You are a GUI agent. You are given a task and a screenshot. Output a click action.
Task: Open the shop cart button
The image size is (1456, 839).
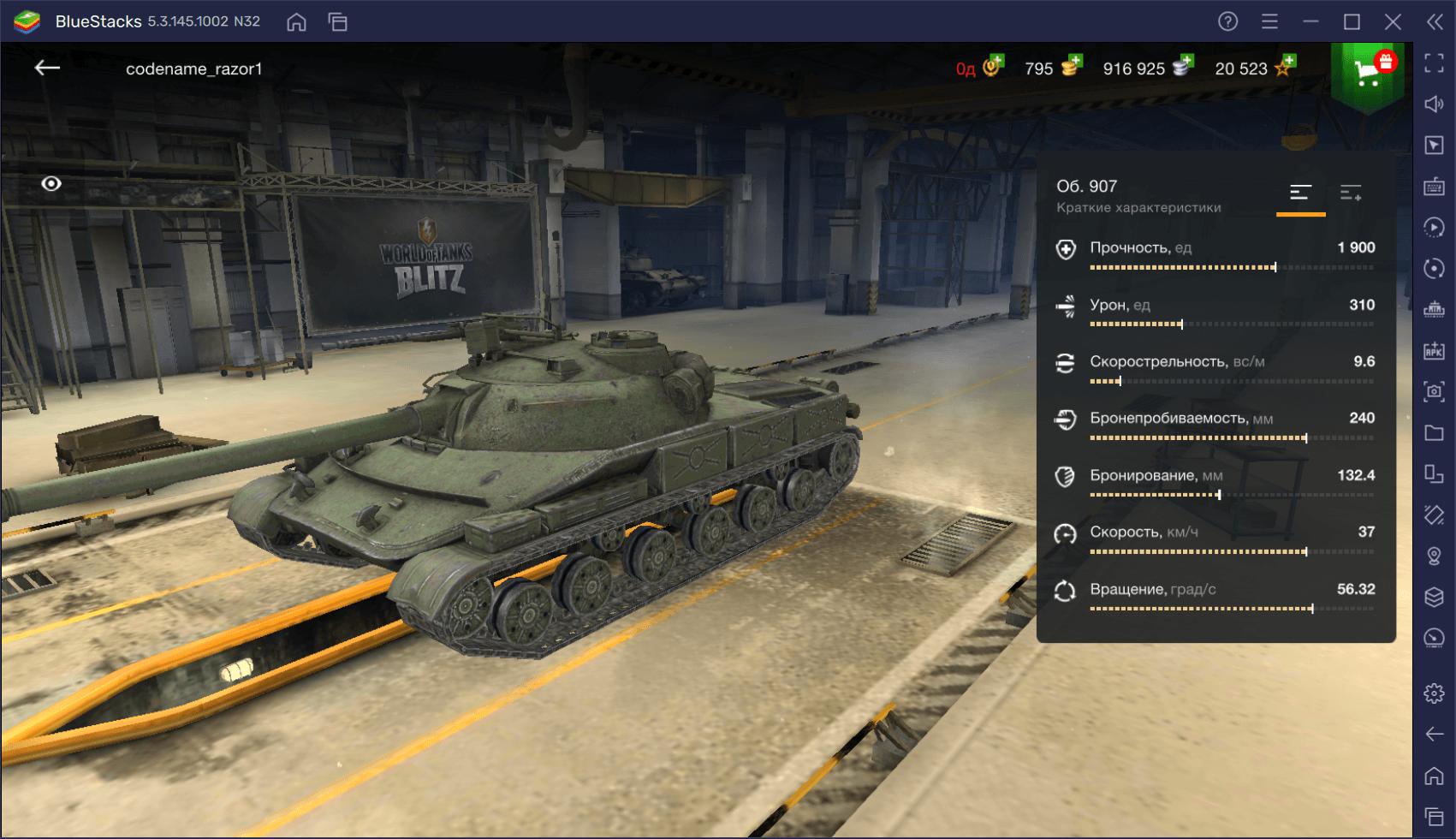click(x=1368, y=73)
